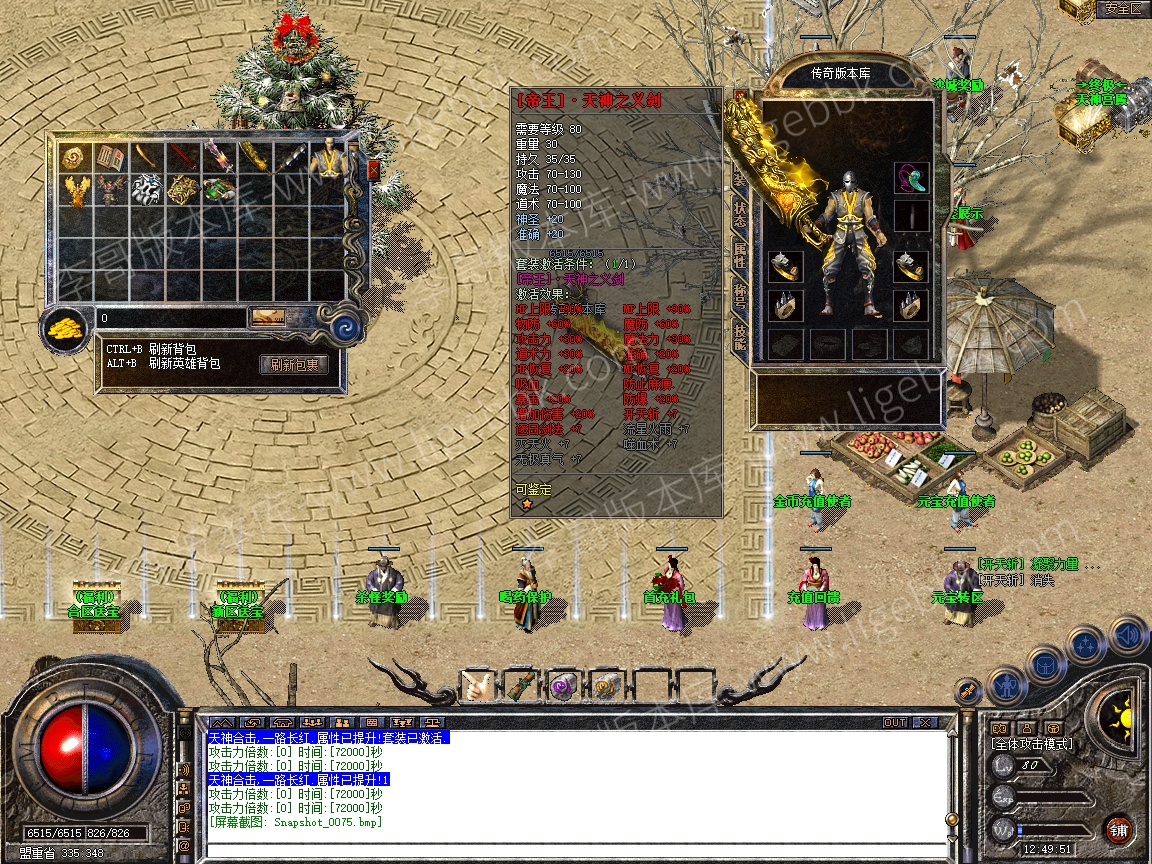Screen dimensions: 1152x864
Task: Pick the golden wings item slot
Action: (x=74, y=188)
